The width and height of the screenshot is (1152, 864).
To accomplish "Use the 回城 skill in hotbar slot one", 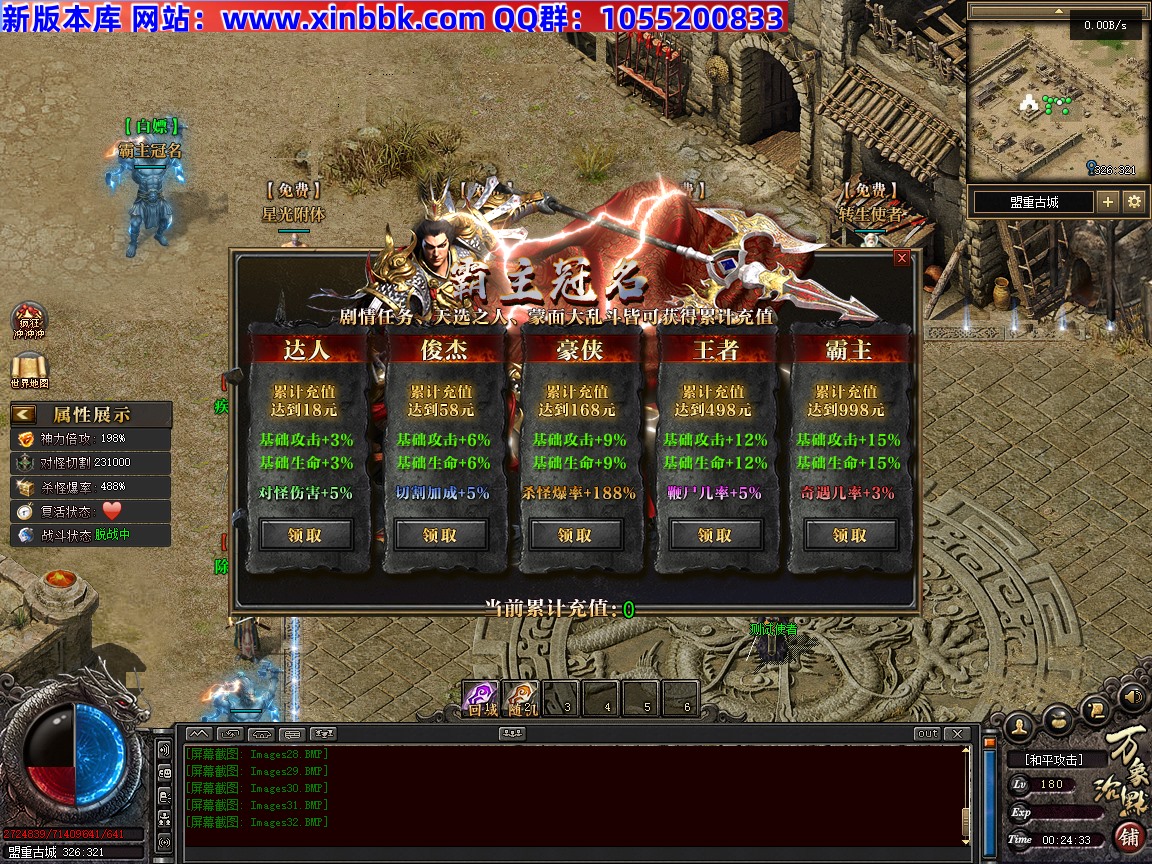I will (482, 698).
